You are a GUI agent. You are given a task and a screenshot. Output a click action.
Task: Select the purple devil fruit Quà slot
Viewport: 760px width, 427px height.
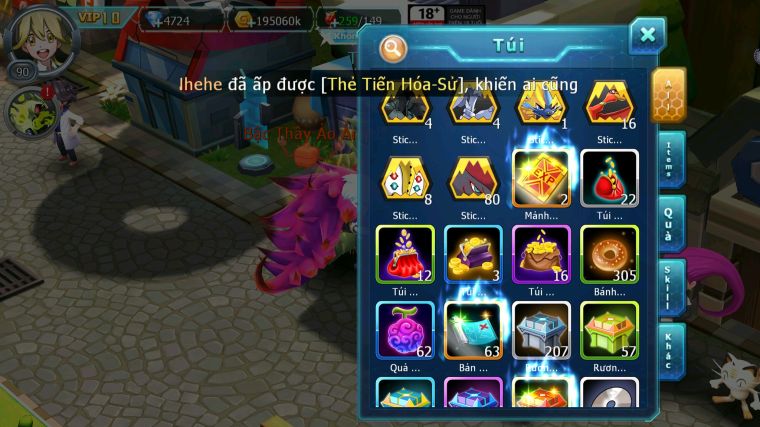click(x=404, y=330)
